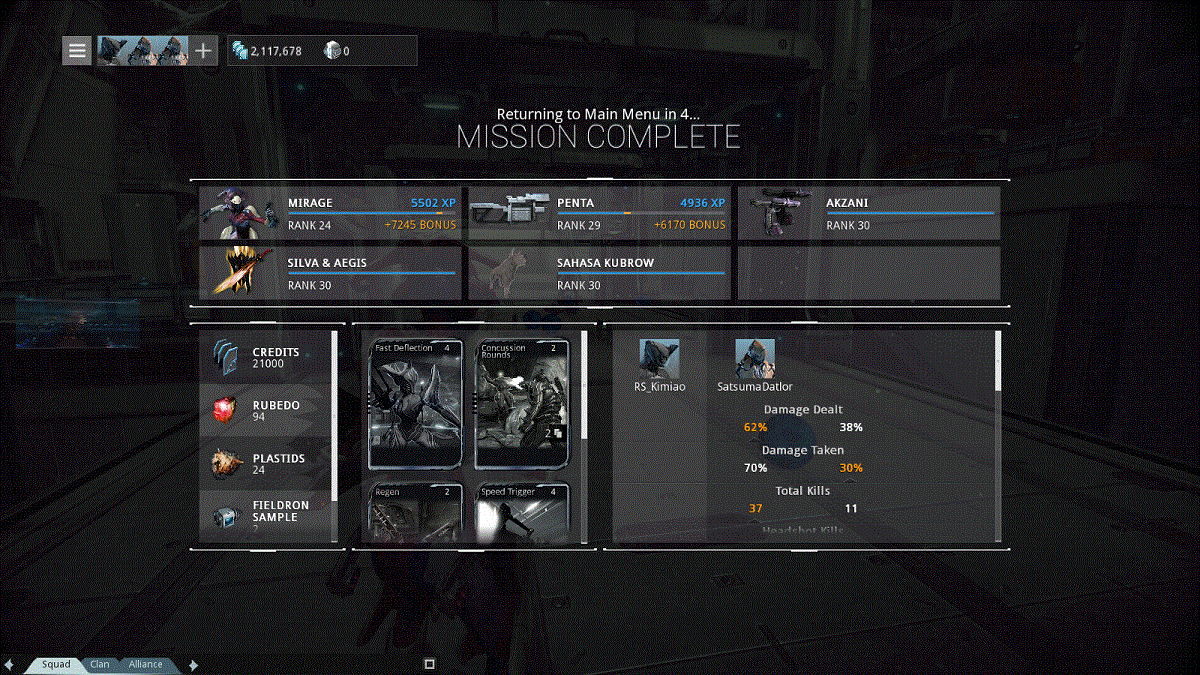Open the Clan chat tab

pyautogui.click(x=100, y=664)
